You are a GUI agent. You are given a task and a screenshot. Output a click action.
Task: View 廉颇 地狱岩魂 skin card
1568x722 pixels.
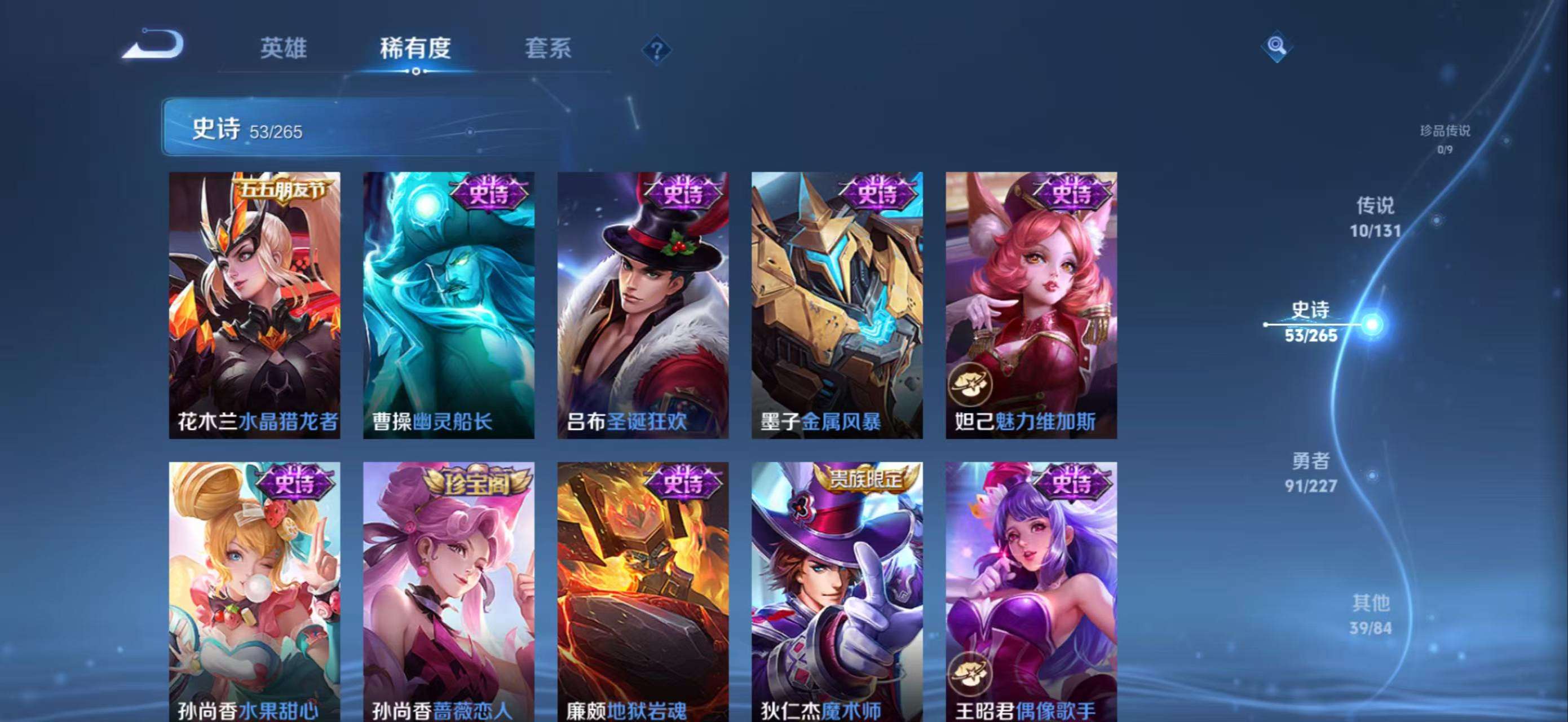click(643, 592)
